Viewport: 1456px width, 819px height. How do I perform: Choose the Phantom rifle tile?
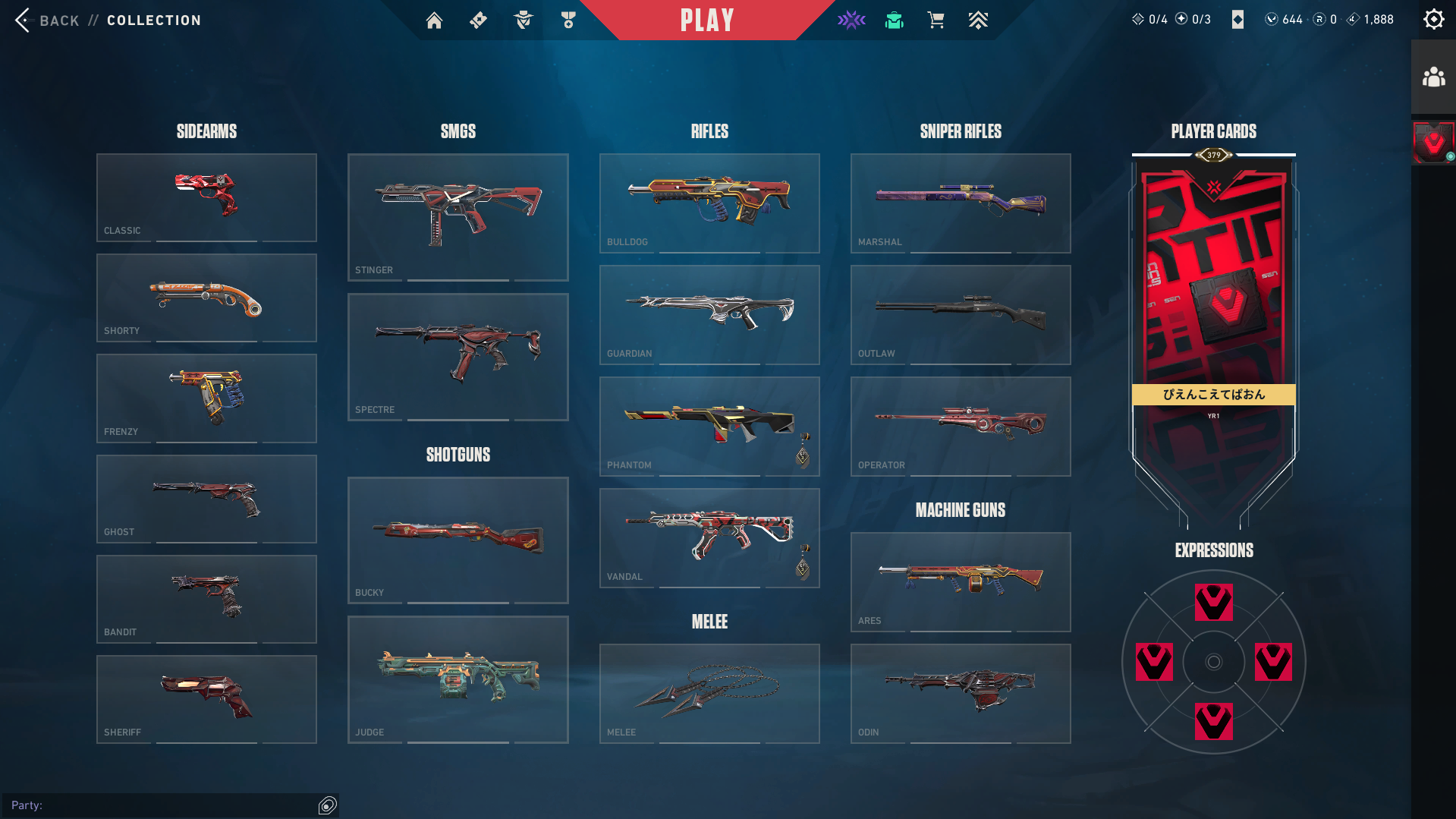pyautogui.click(x=709, y=427)
